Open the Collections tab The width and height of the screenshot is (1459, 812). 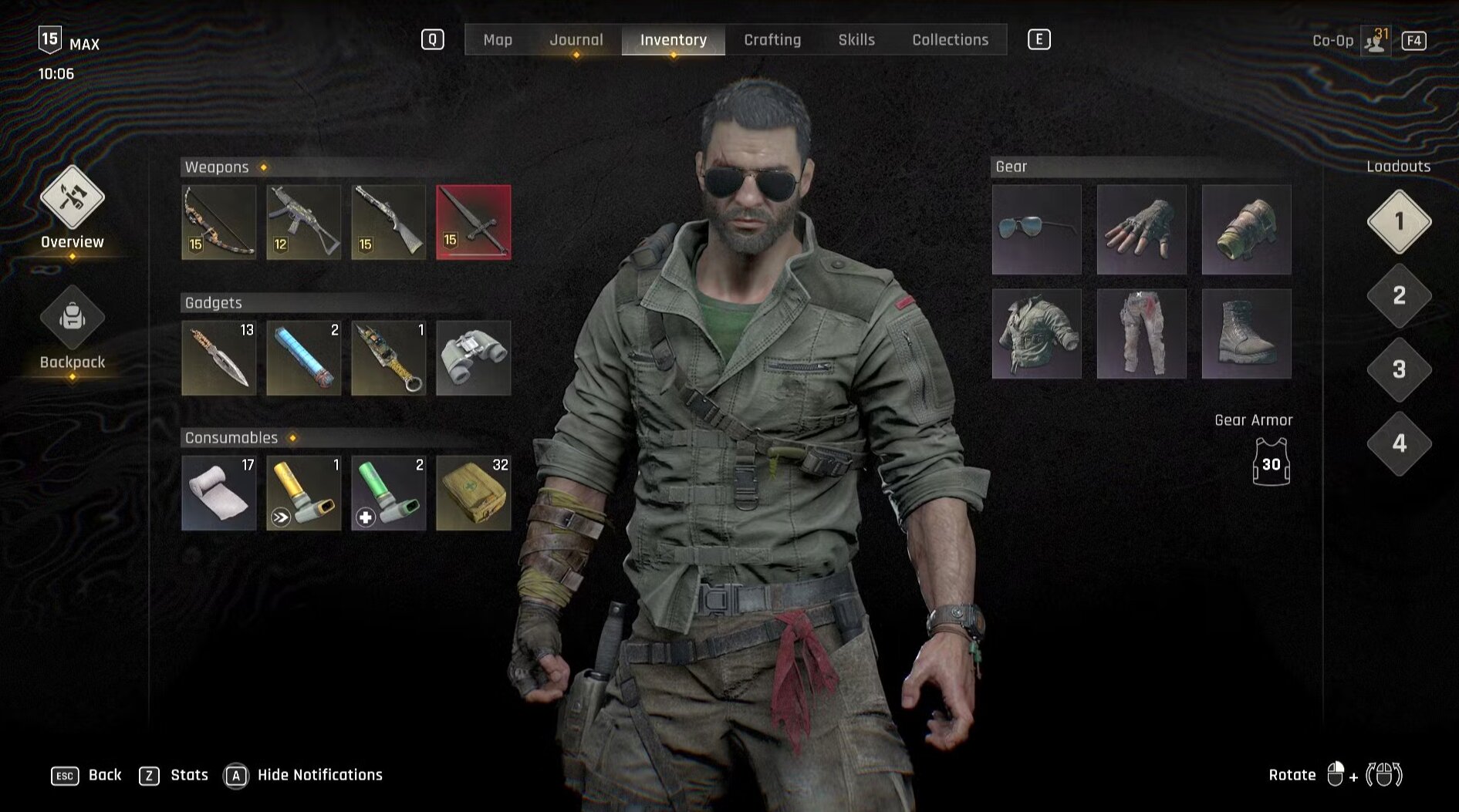coord(950,40)
